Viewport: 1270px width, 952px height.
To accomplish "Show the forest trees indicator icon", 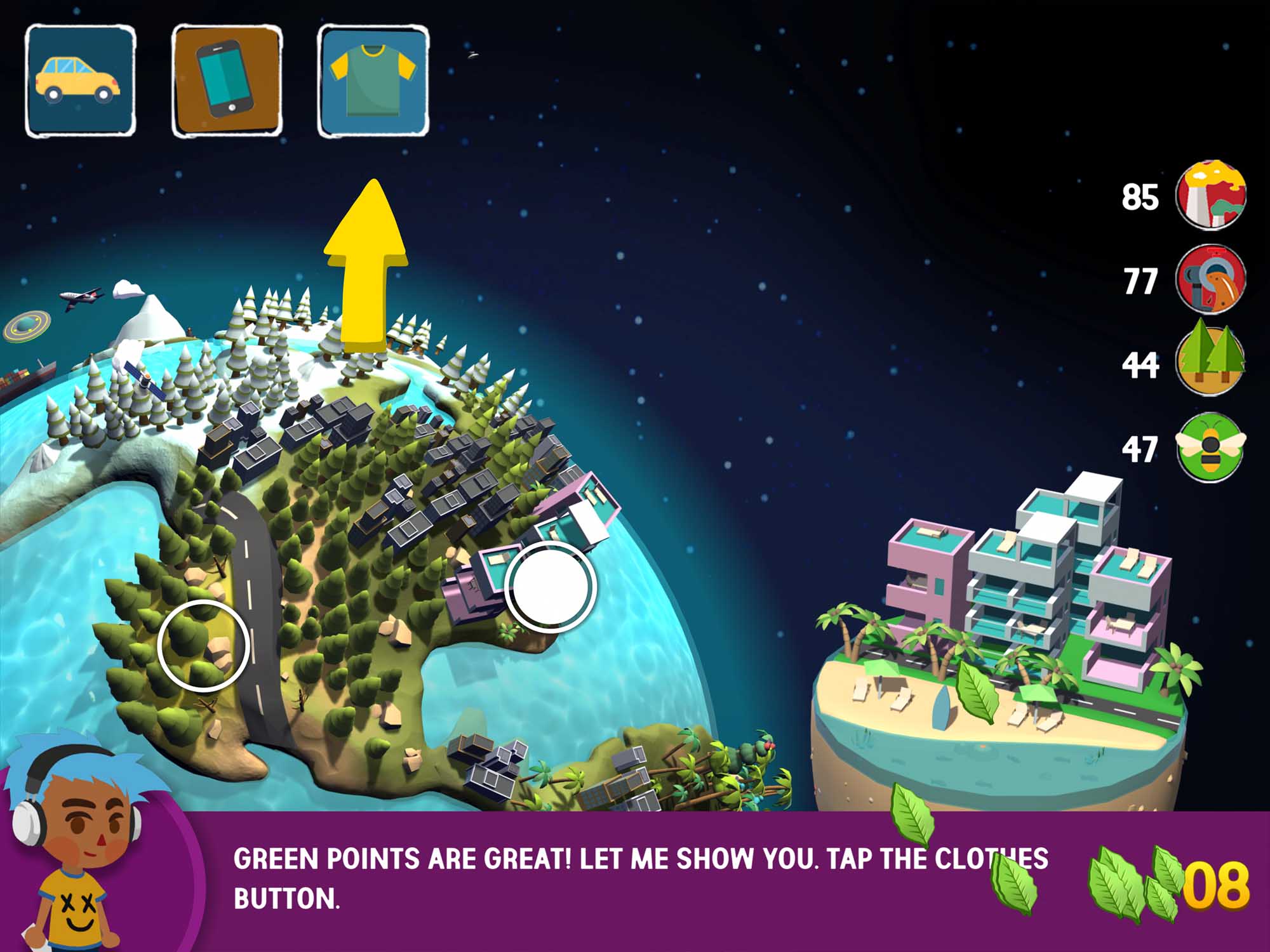I will coord(1210,362).
